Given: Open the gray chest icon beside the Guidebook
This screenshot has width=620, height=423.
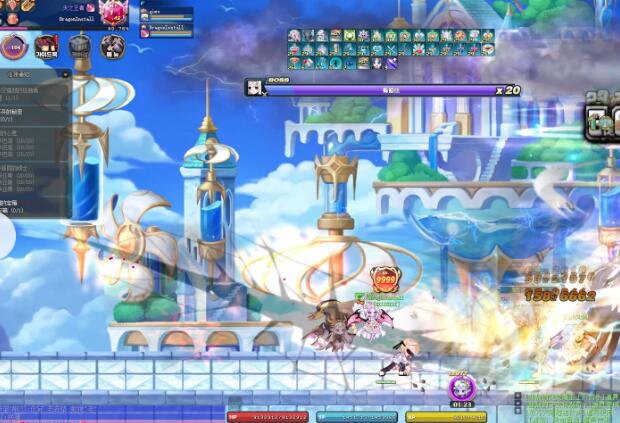Looking at the screenshot, I should coord(80,46).
